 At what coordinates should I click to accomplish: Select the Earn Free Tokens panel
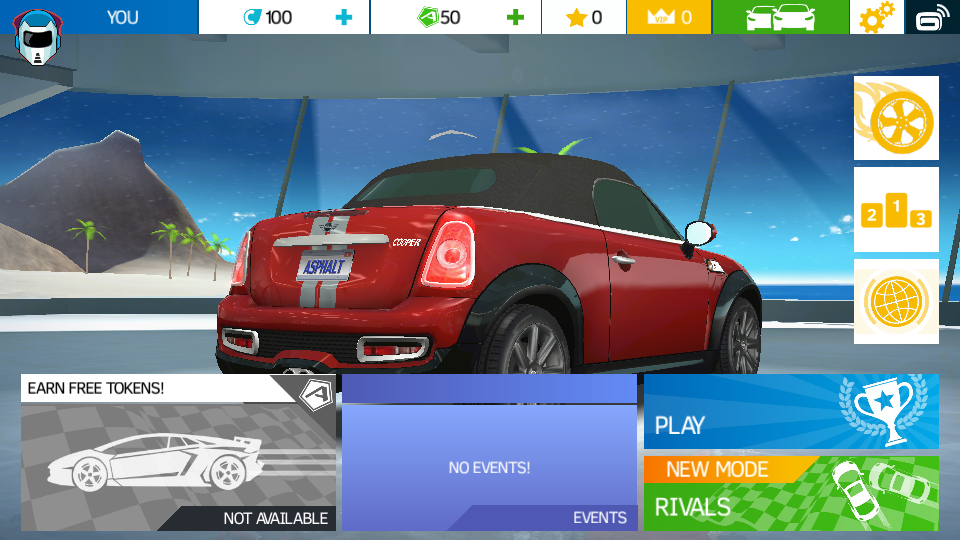point(178,453)
